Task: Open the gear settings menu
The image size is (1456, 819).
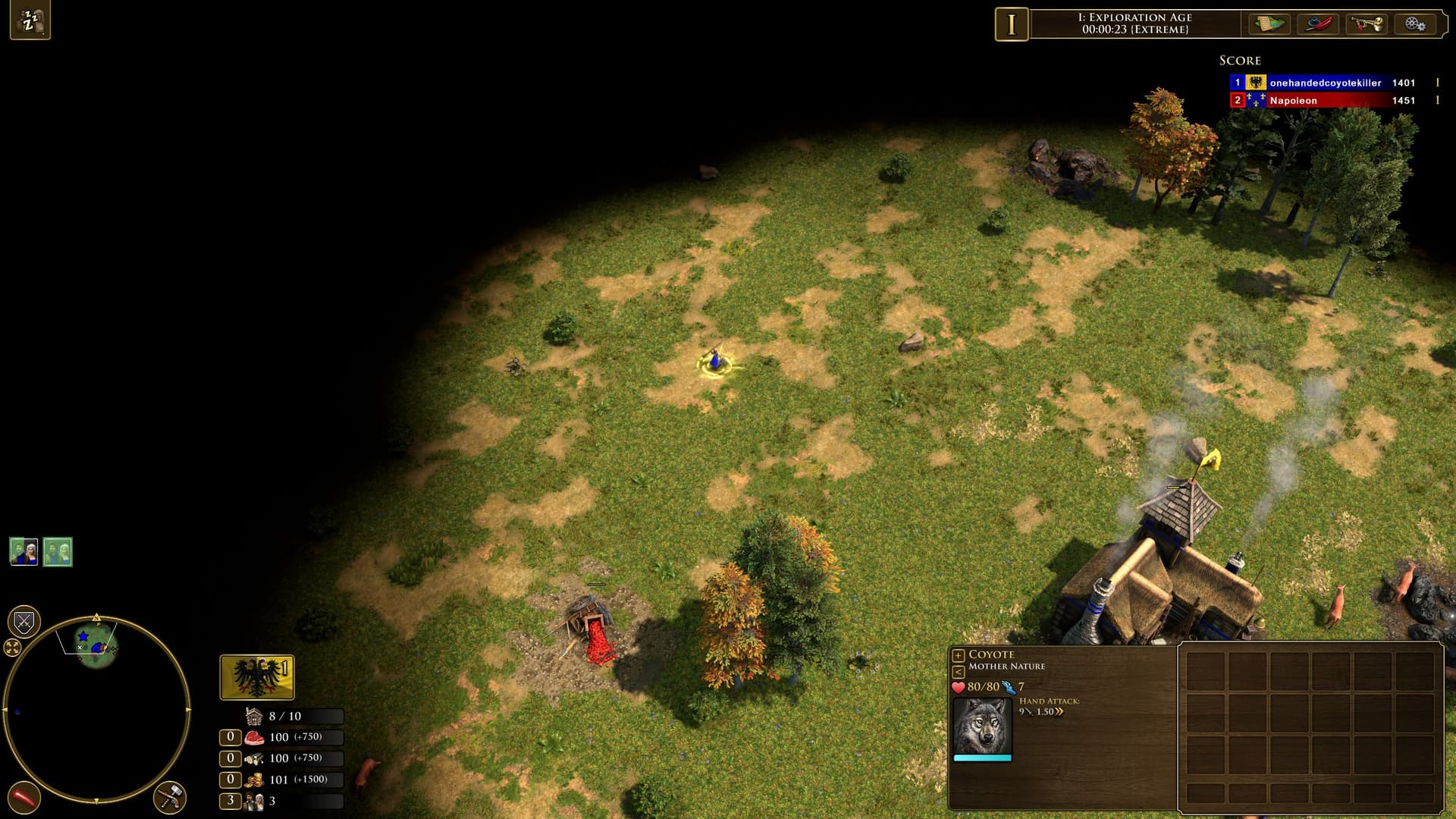Action: [x=1414, y=24]
